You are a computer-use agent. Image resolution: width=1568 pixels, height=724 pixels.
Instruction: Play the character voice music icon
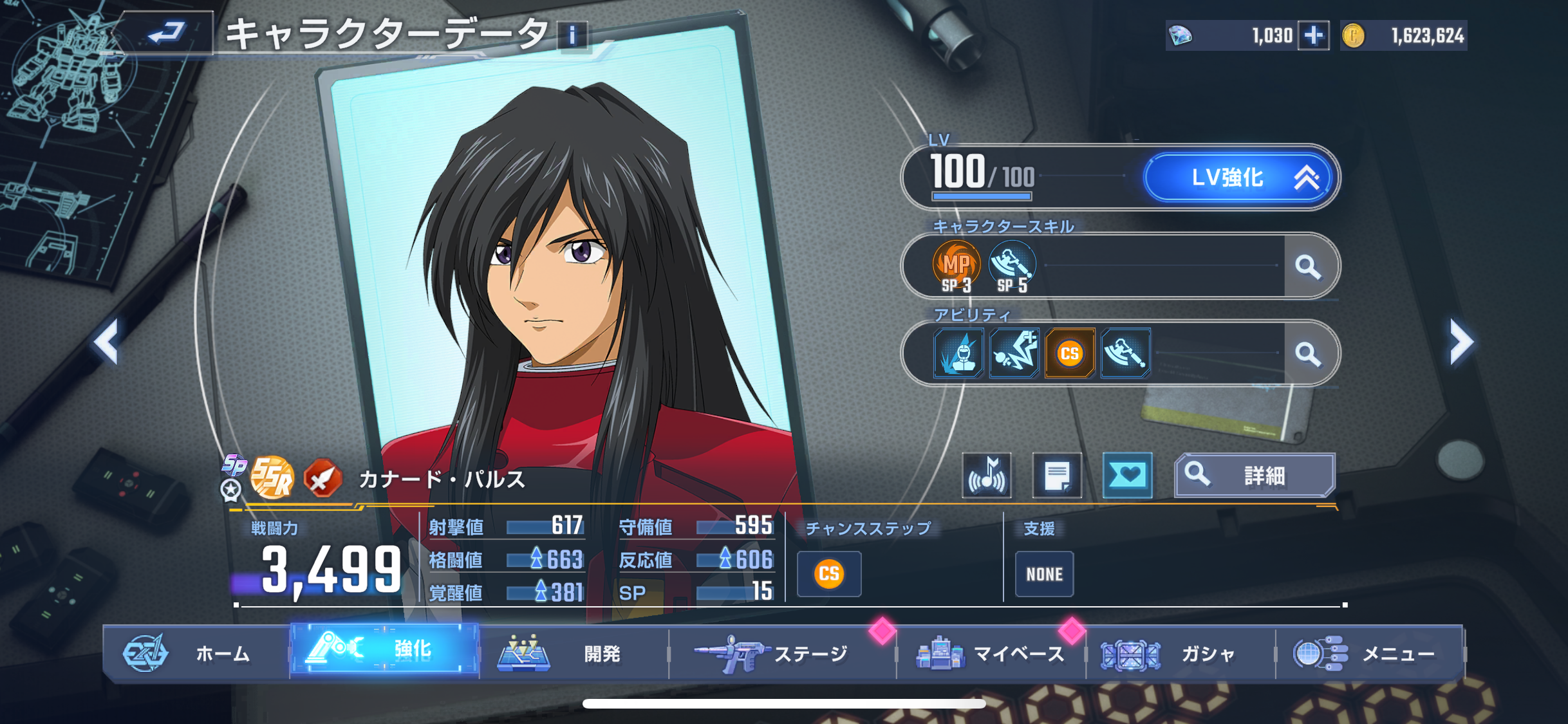tap(987, 476)
